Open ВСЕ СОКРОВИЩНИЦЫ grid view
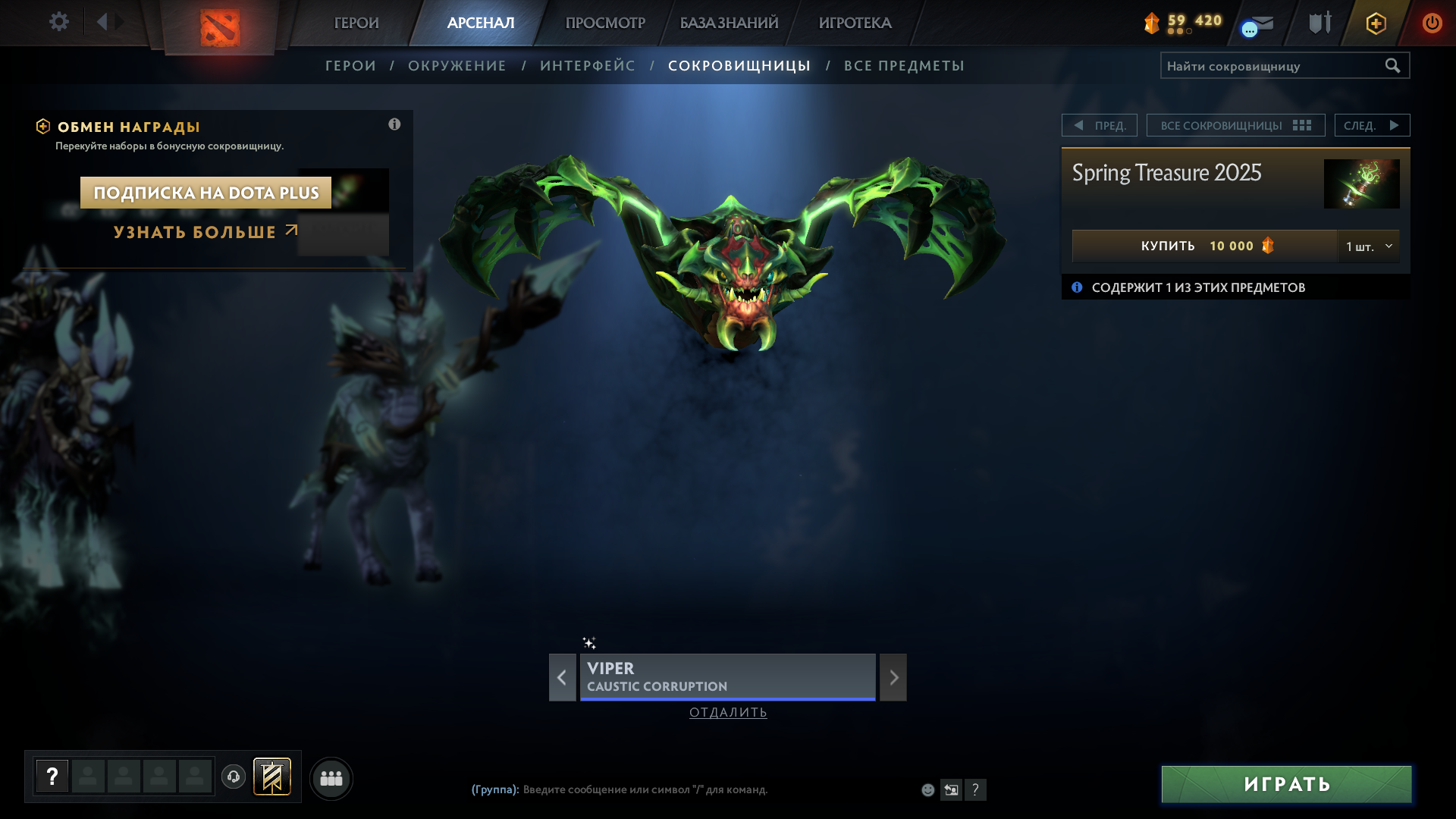 pyautogui.click(x=1235, y=125)
